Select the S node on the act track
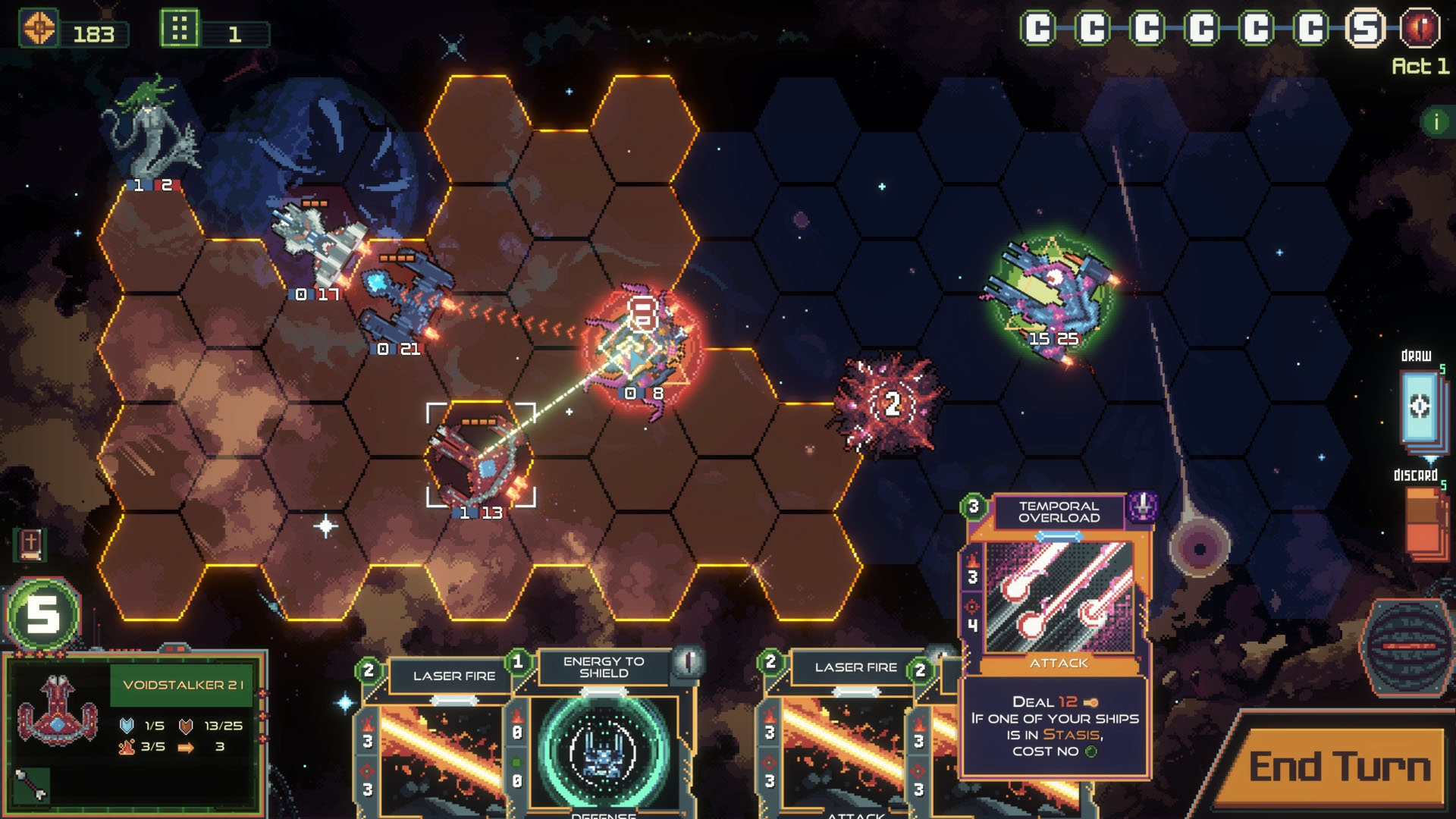1456x819 pixels. pyautogui.click(x=1365, y=29)
